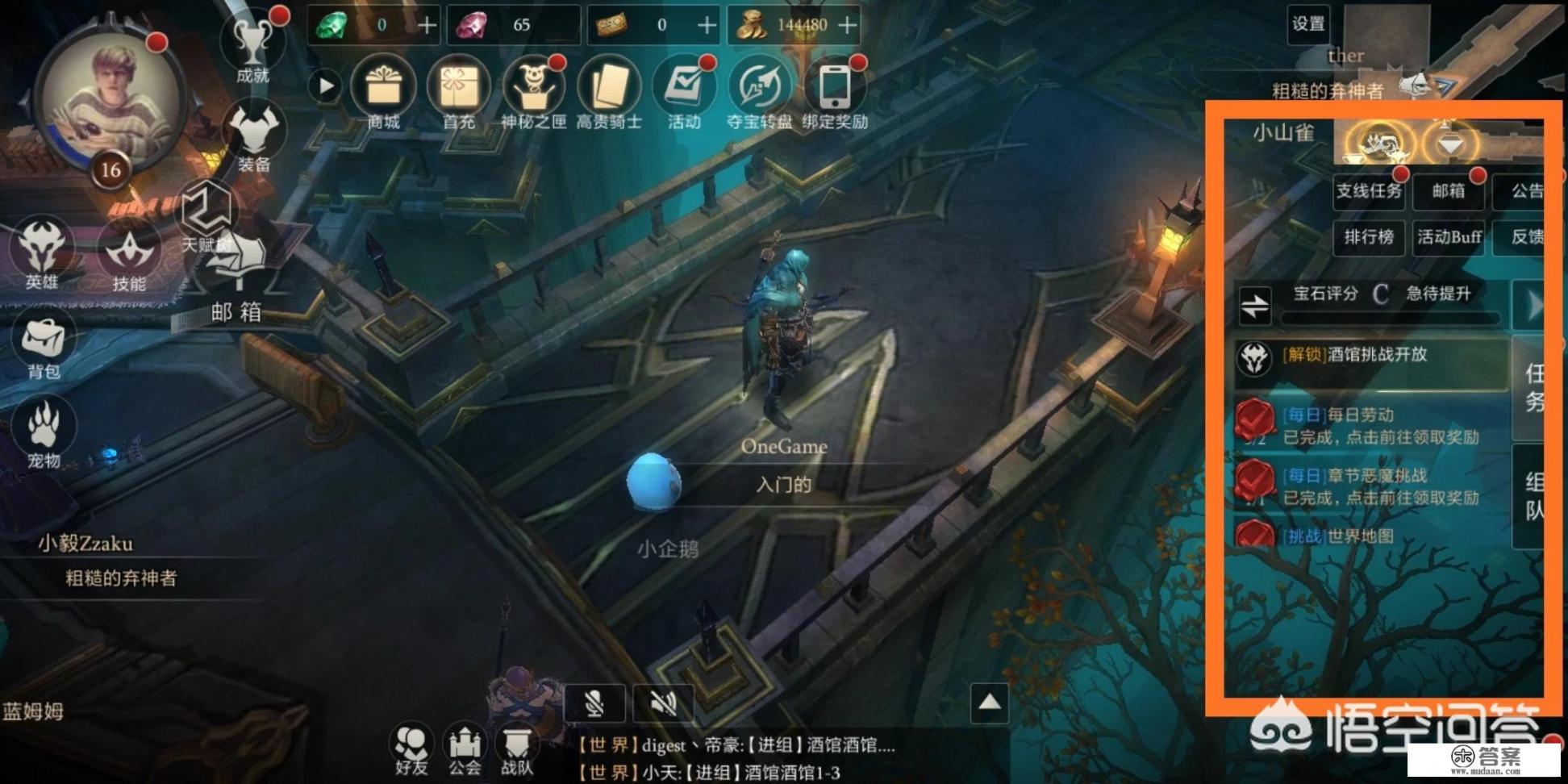Open the 装备 equipment menu
Image resolution: width=1568 pixels, height=784 pixels.
coord(254,136)
